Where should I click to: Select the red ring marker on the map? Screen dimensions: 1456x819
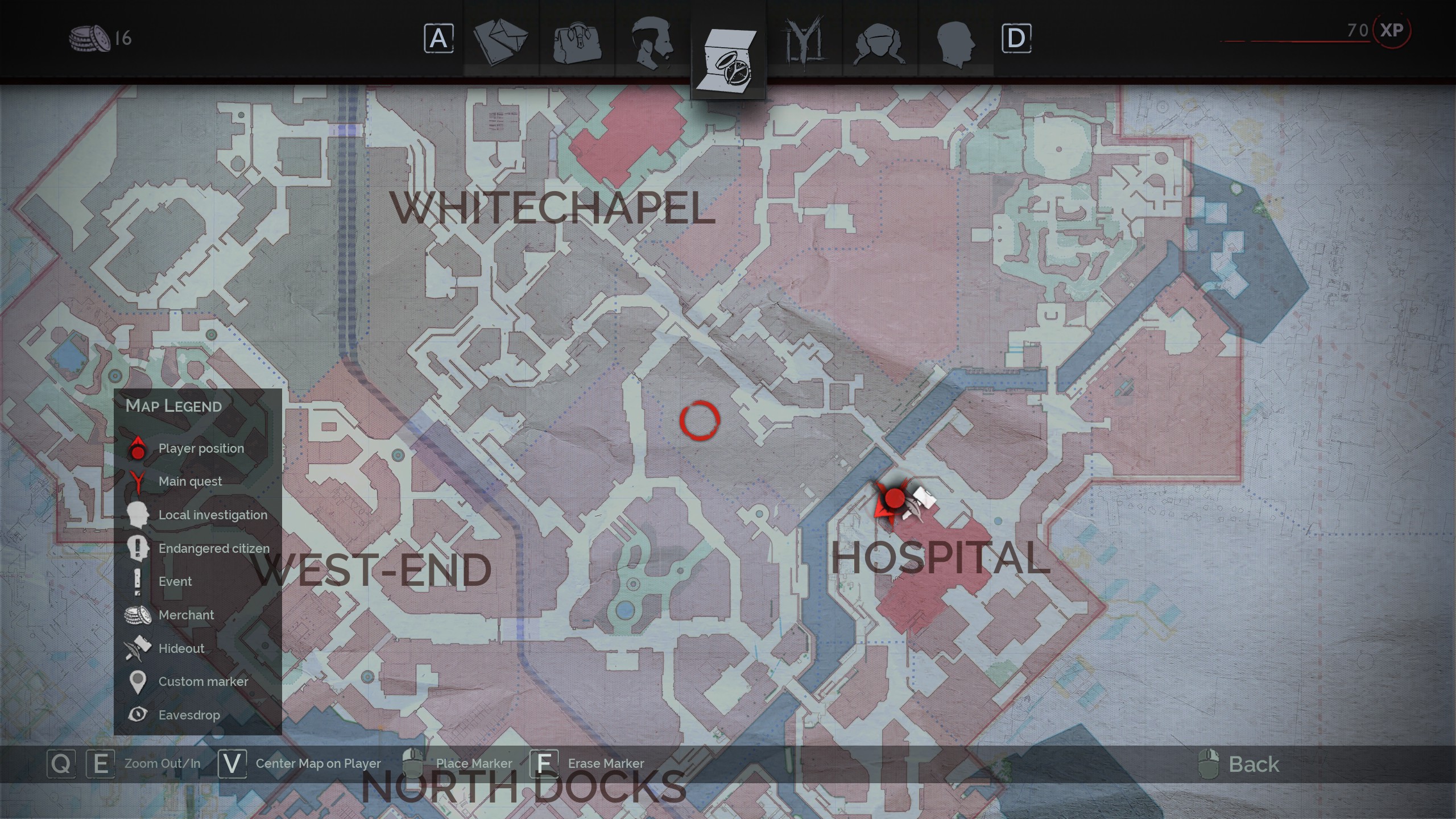(700, 420)
